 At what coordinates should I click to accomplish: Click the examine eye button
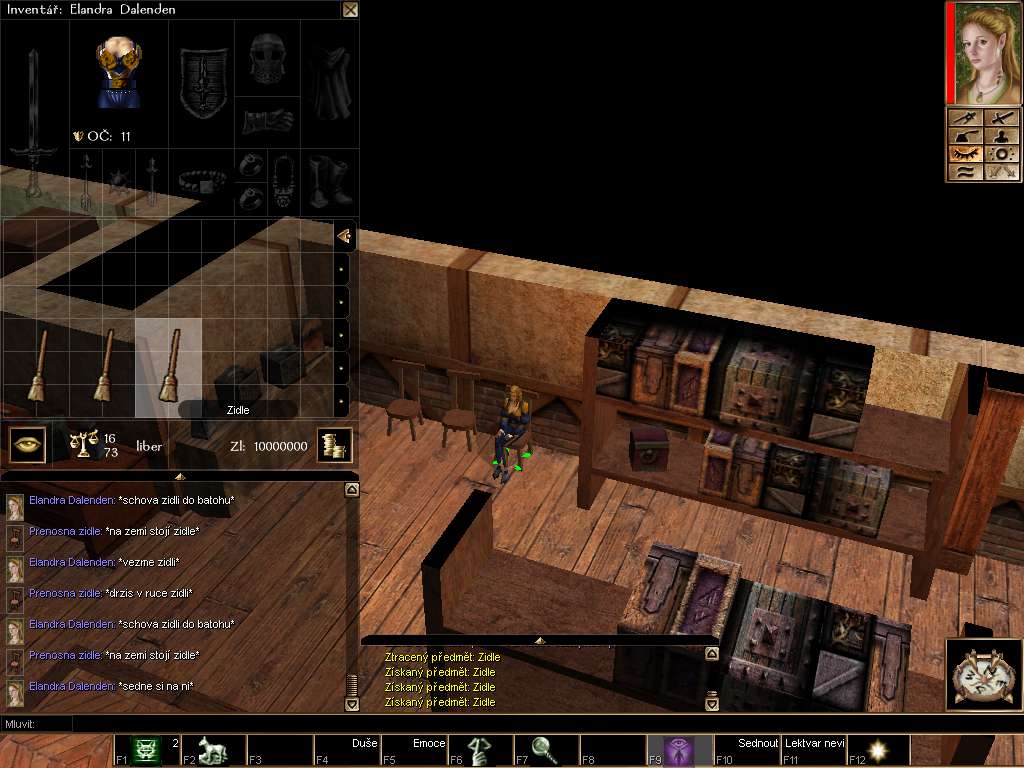coord(28,445)
